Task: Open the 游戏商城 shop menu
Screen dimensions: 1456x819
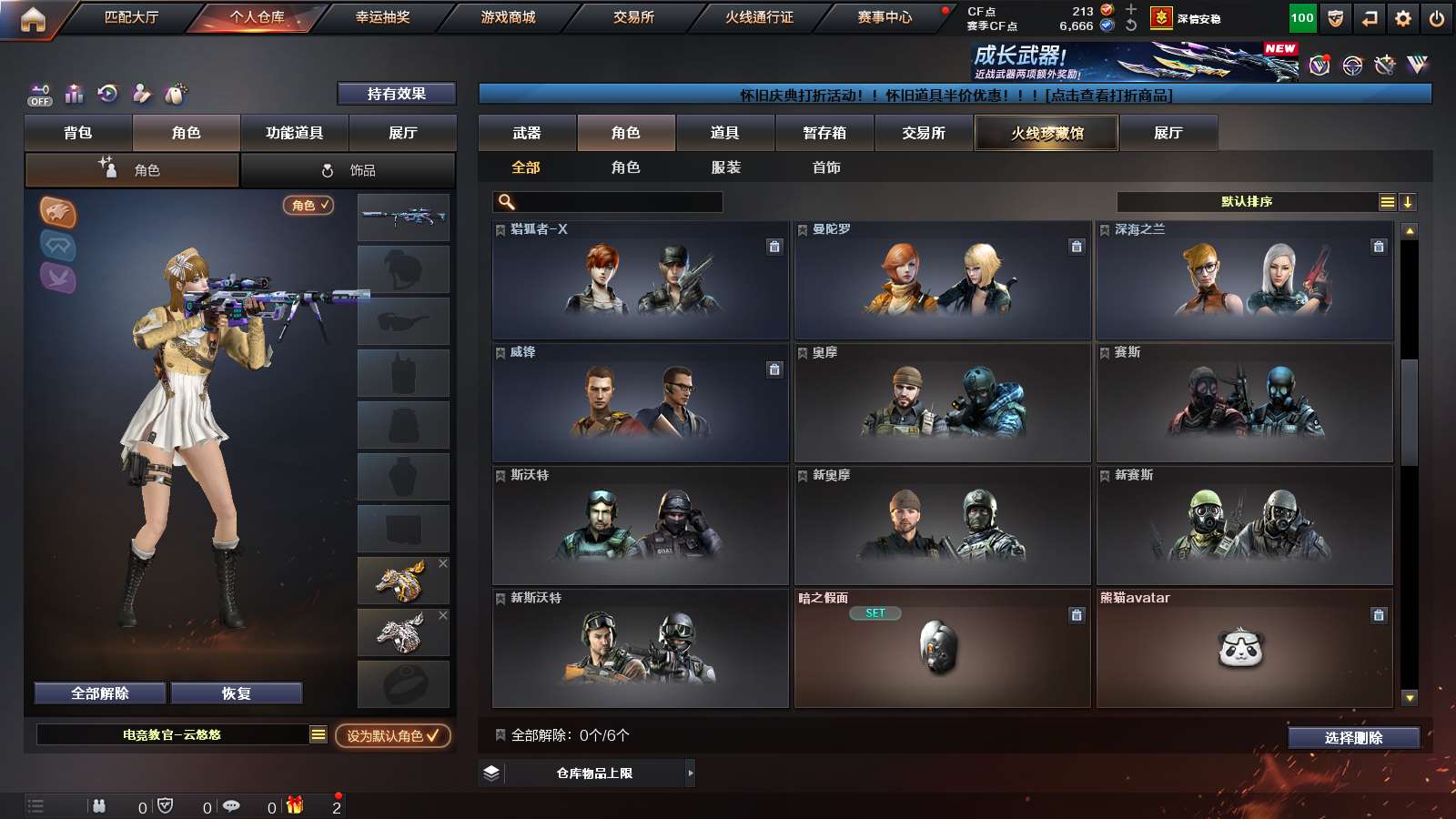Action: 508,17
